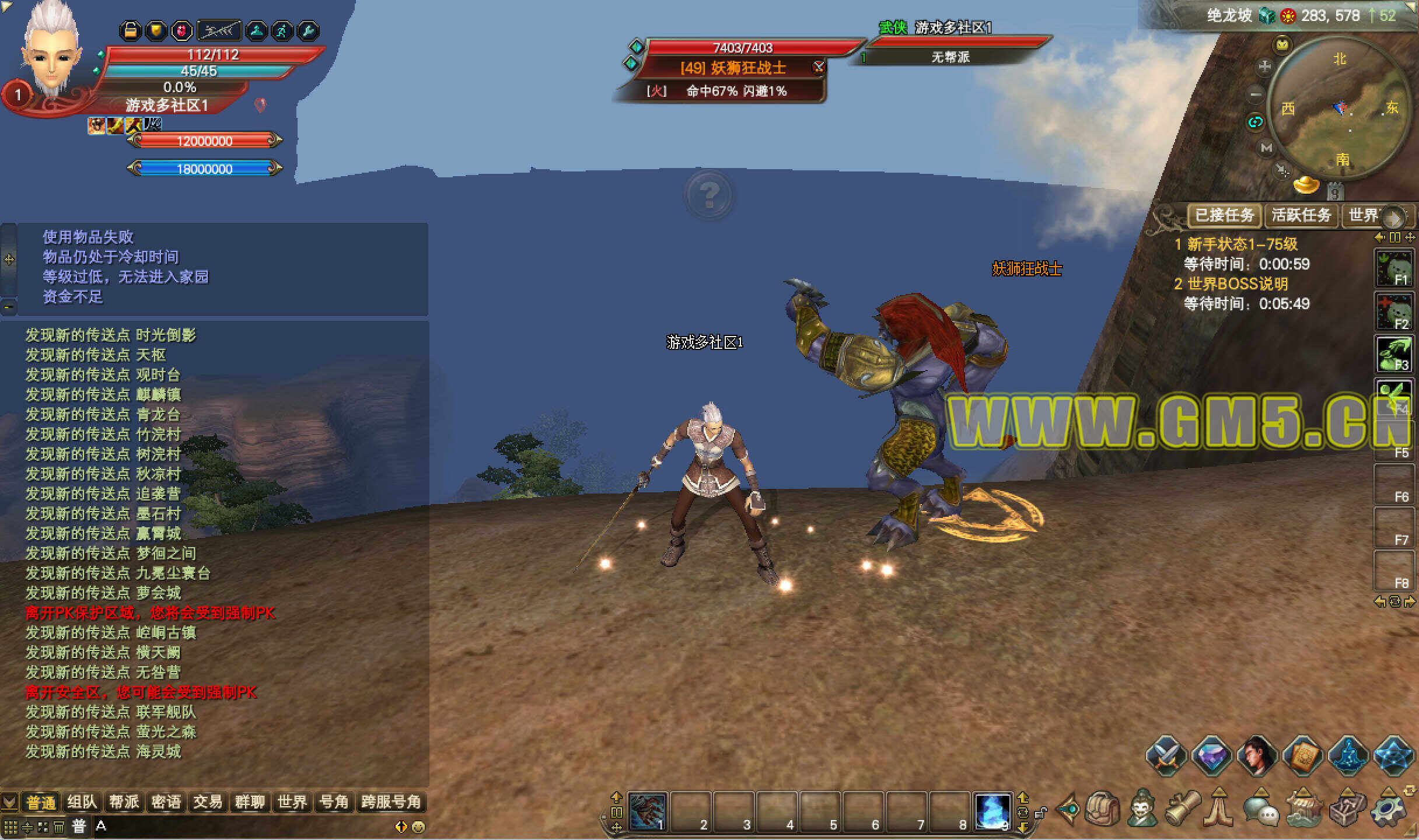
Task: Switch to the 活跃任务 quest tab
Action: 1301,215
